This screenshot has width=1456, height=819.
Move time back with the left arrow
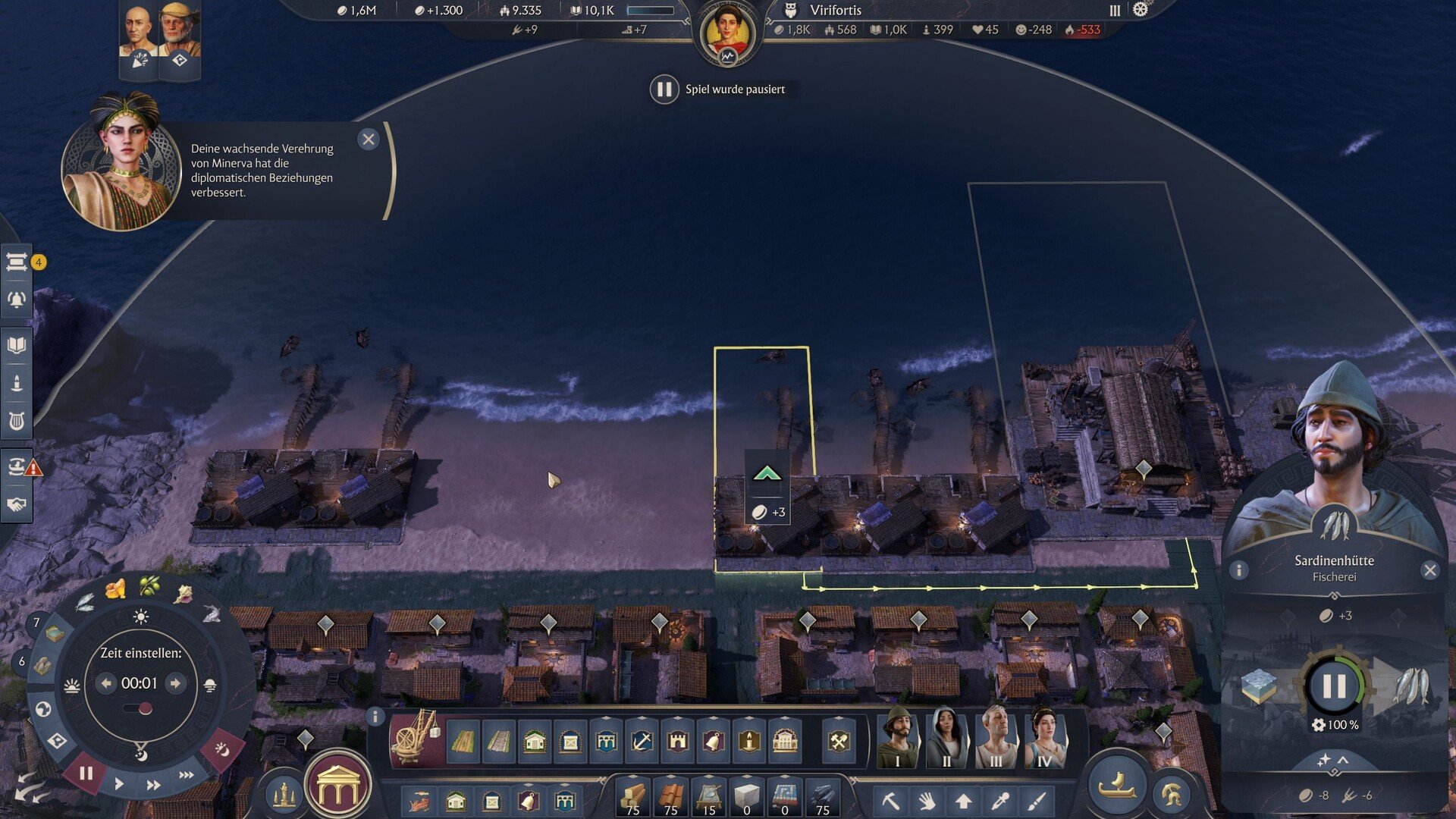point(106,683)
